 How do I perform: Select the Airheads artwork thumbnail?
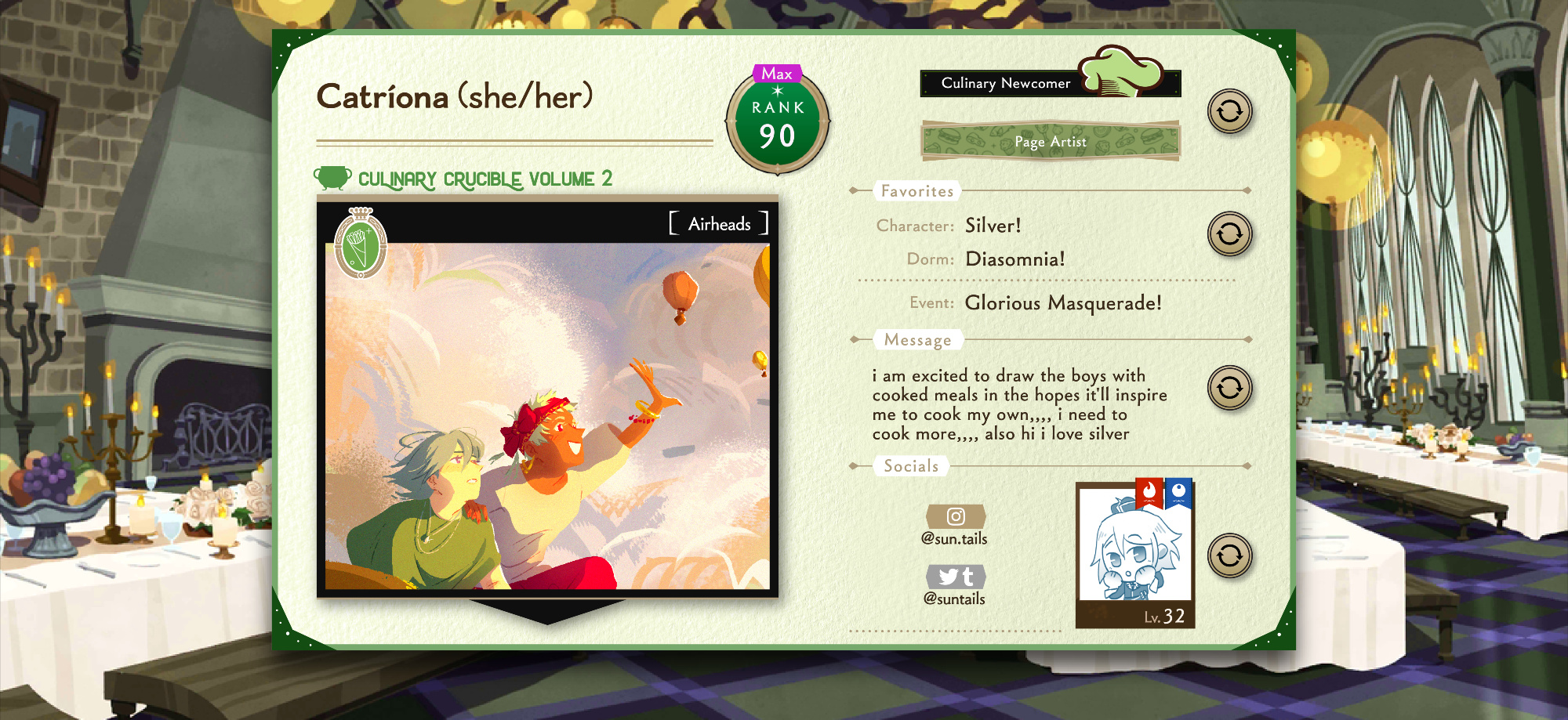point(547,415)
